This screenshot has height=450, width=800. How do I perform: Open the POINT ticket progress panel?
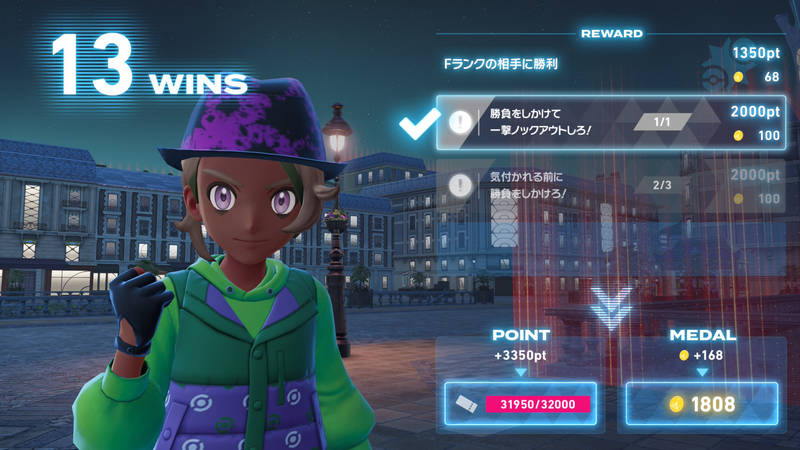[520, 404]
